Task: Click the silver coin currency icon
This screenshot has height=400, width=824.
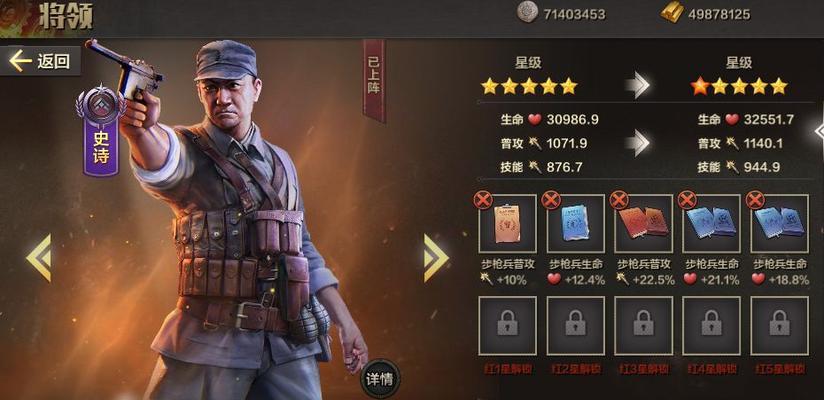Action: (527, 12)
